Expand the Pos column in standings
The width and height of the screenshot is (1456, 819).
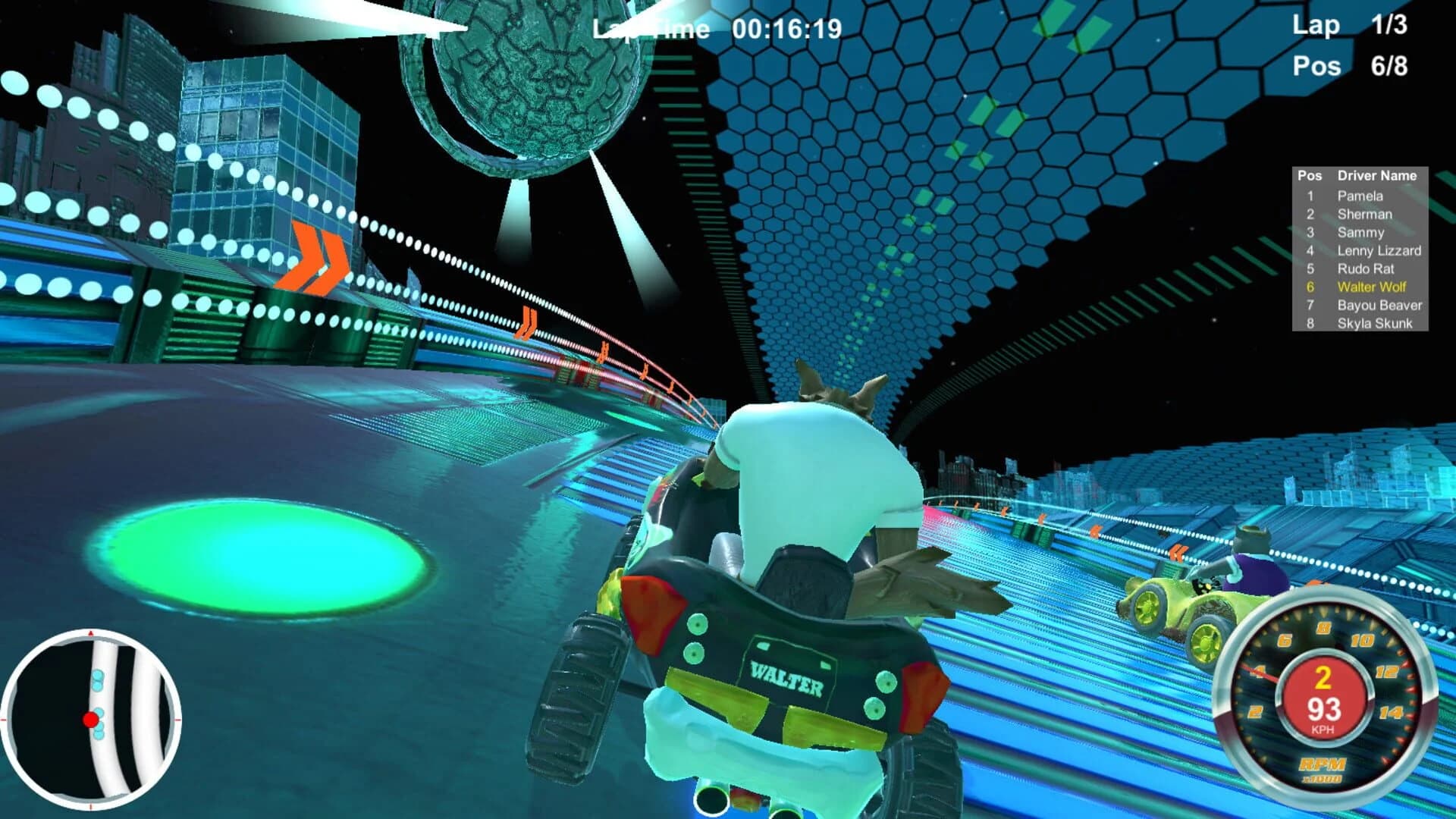click(1310, 174)
